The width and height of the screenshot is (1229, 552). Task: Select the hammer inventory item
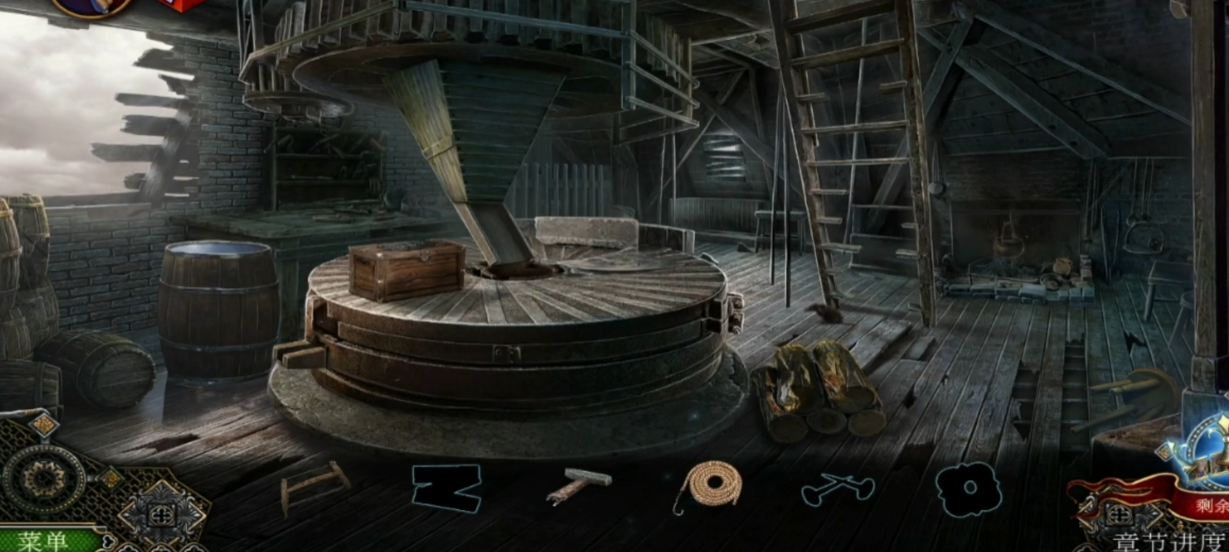click(x=579, y=486)
